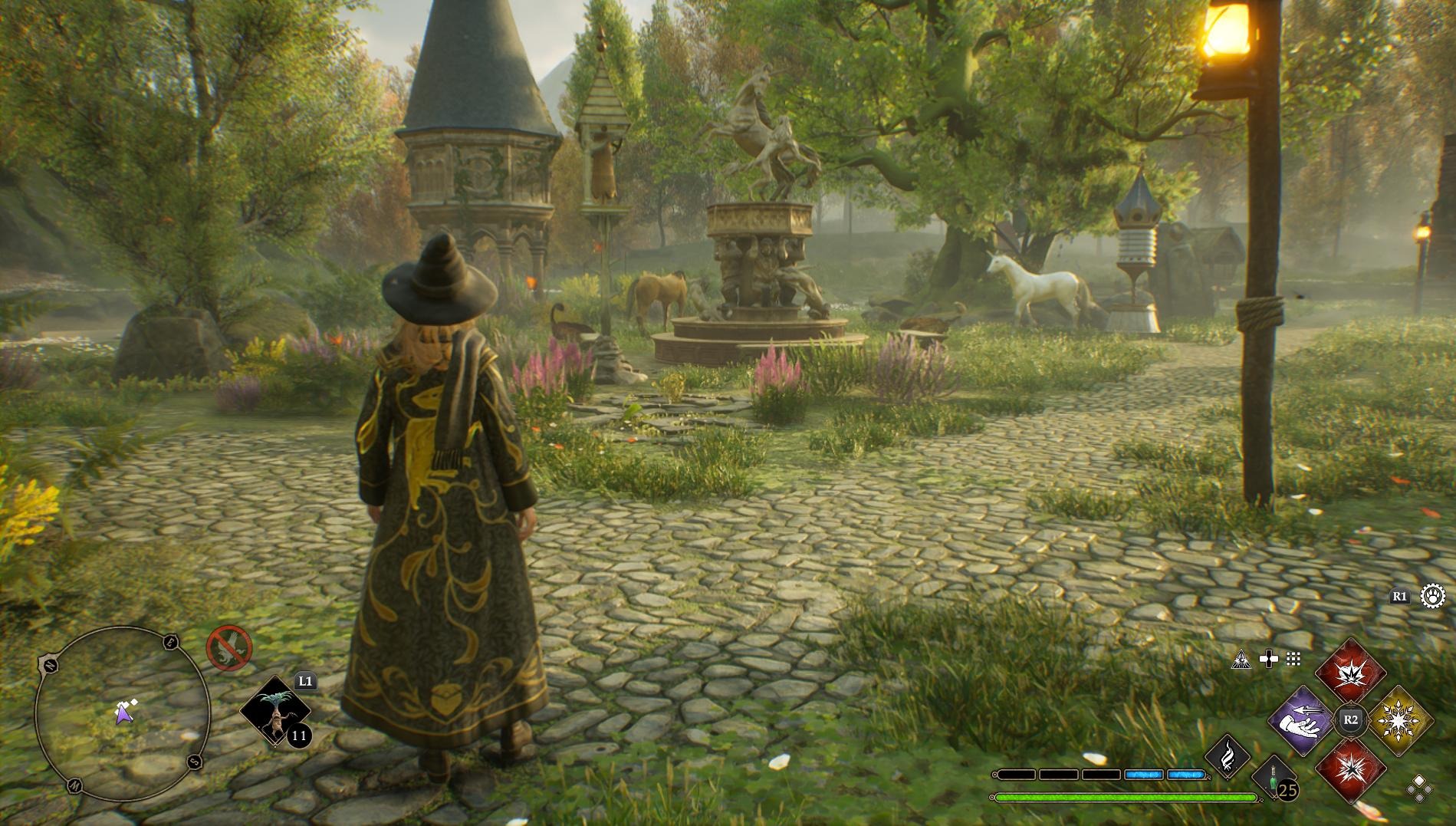Open the beast paw gear icon
1456x826 pixels.
tap(1432, 596)
